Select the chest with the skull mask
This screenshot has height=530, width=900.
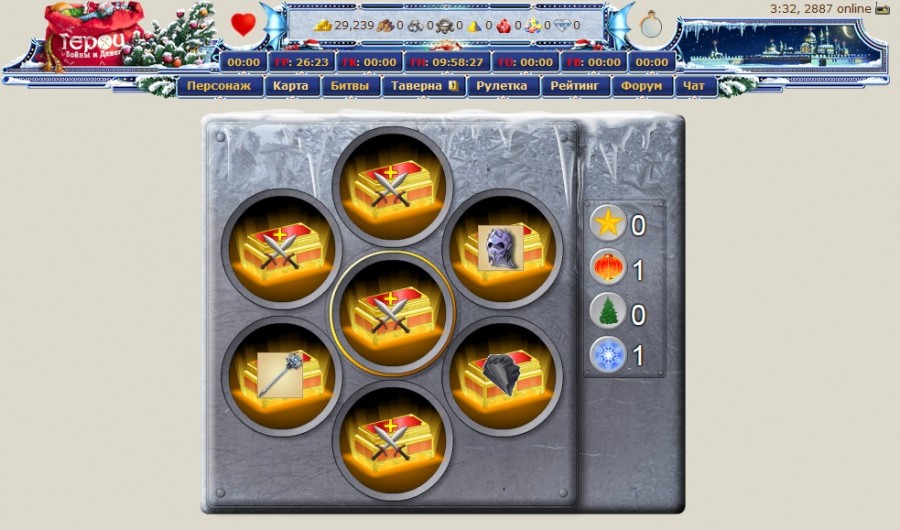pyautogui.click(x=502, y=249)
